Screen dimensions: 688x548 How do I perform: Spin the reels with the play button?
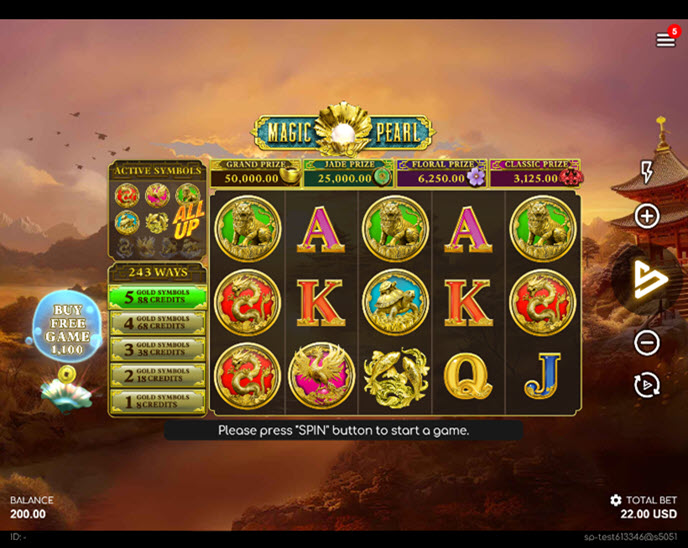coord(648,280)
